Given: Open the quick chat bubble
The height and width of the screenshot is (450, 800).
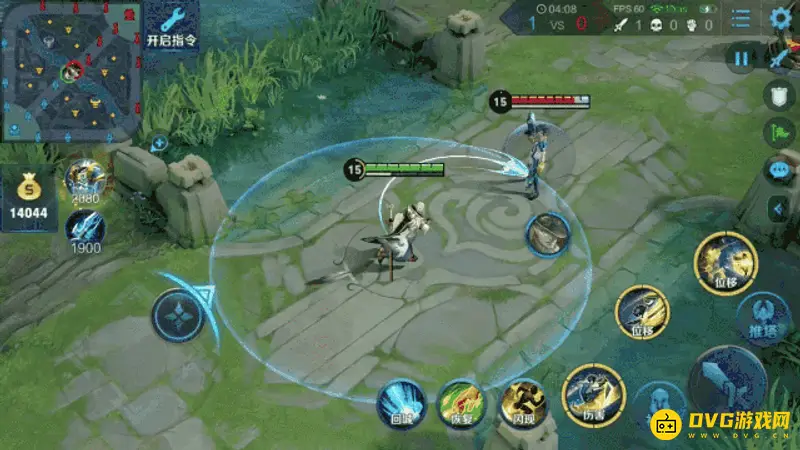Looking at the screenshot, I should (780, 170).
